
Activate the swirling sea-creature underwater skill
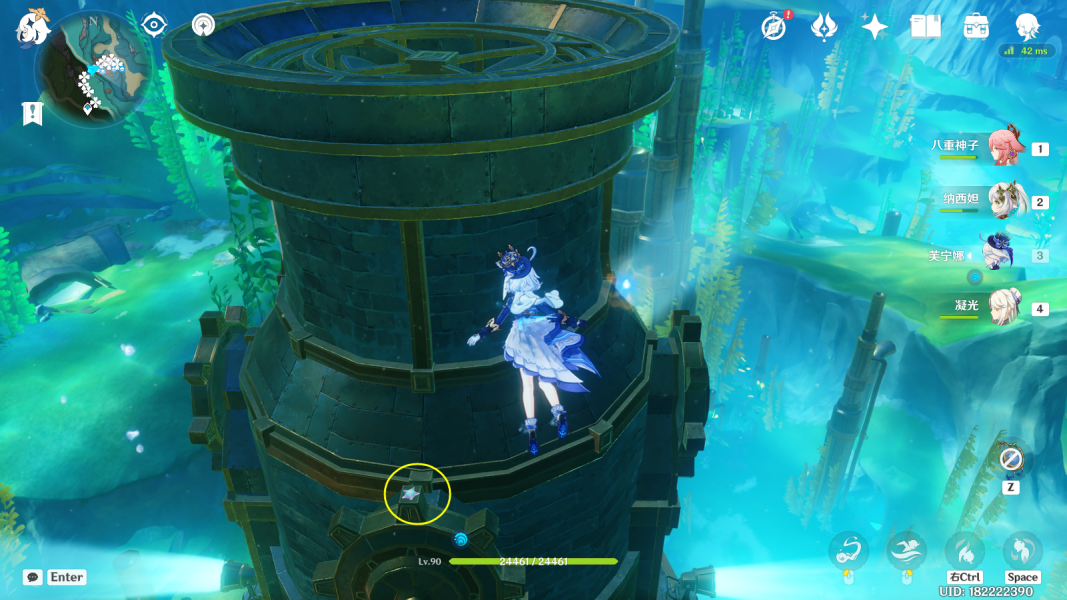(848, 551)
